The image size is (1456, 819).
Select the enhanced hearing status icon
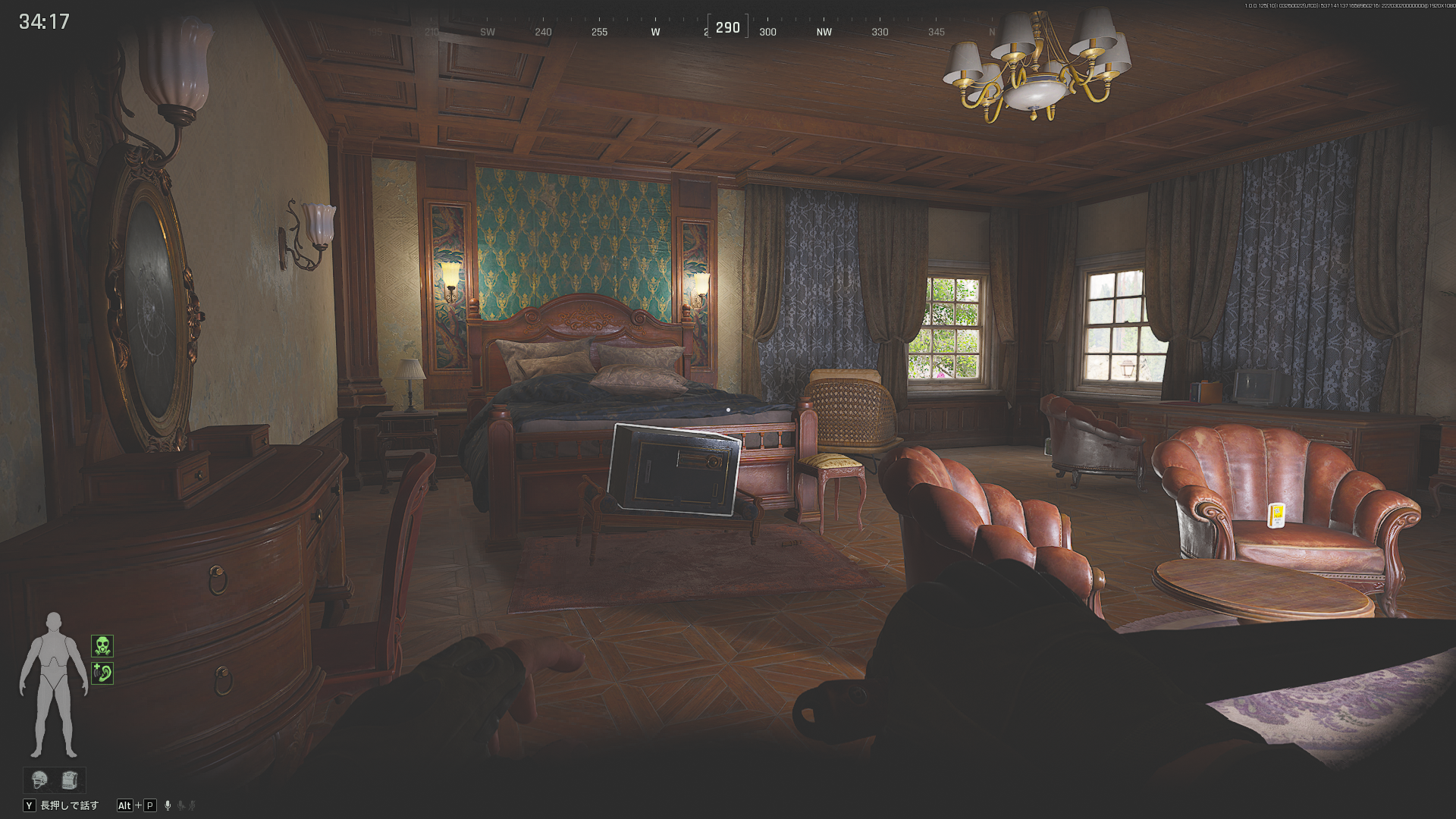pos(102,673)
